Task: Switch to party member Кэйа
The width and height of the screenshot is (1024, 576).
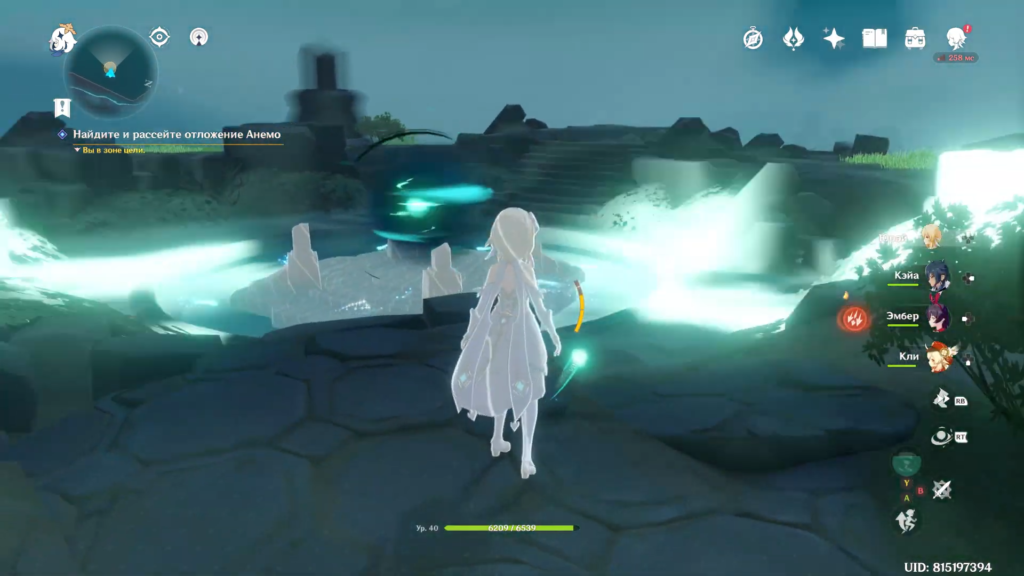Action: point(938,277)
